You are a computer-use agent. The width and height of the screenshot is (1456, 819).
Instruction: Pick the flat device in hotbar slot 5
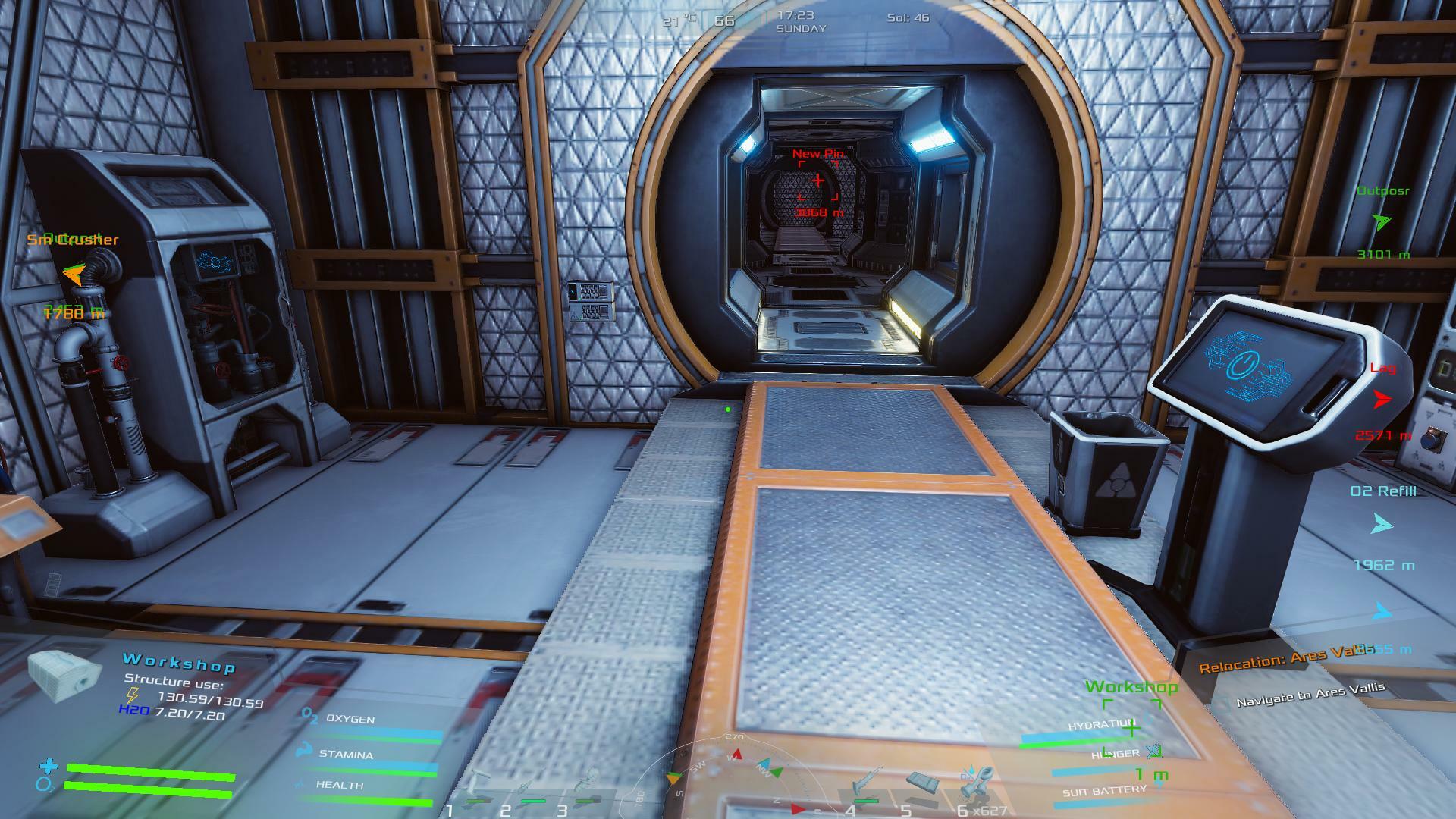(x=923, y=785)
